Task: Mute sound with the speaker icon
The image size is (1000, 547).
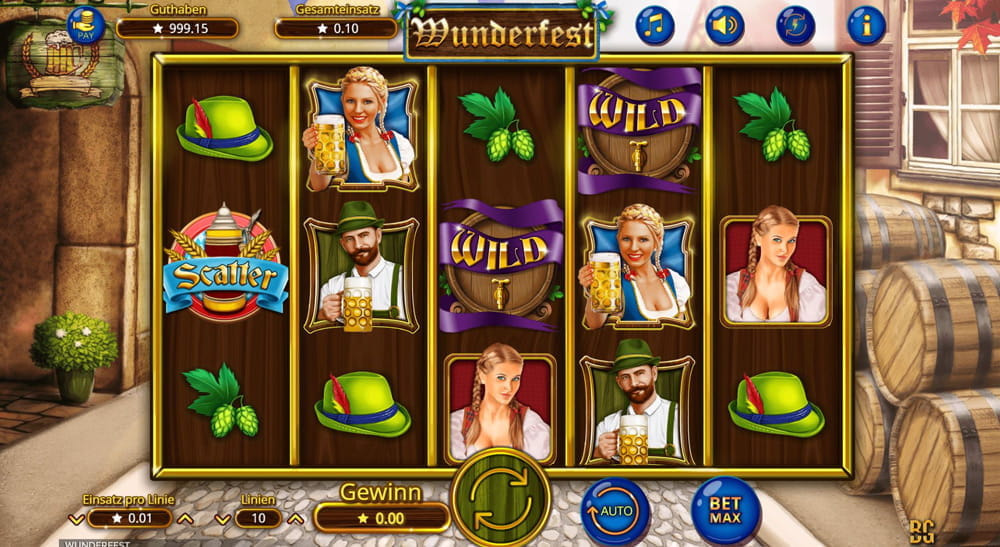Action: pos(725,25)
